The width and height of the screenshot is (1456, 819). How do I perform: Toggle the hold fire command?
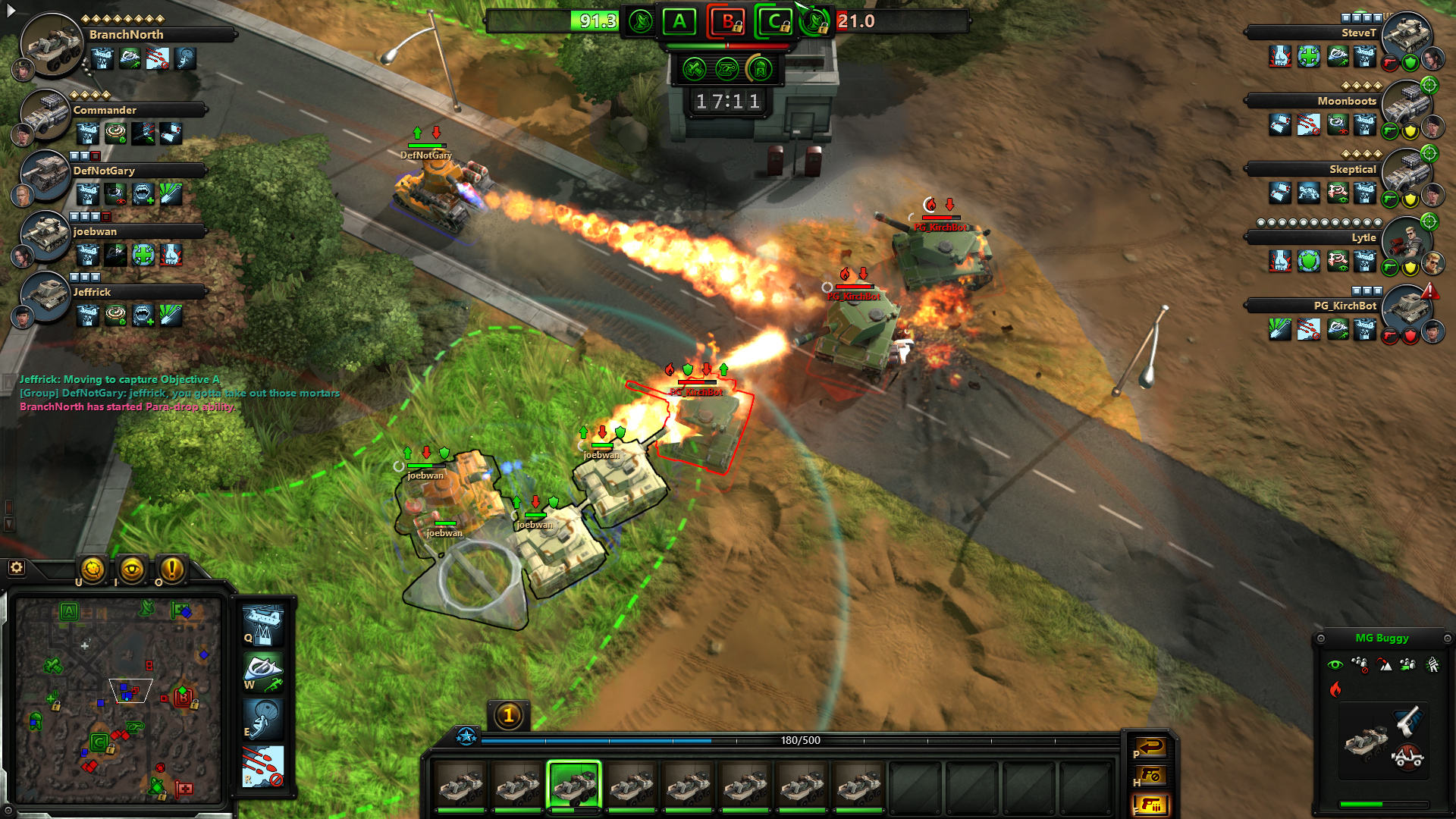point(1150,776)
